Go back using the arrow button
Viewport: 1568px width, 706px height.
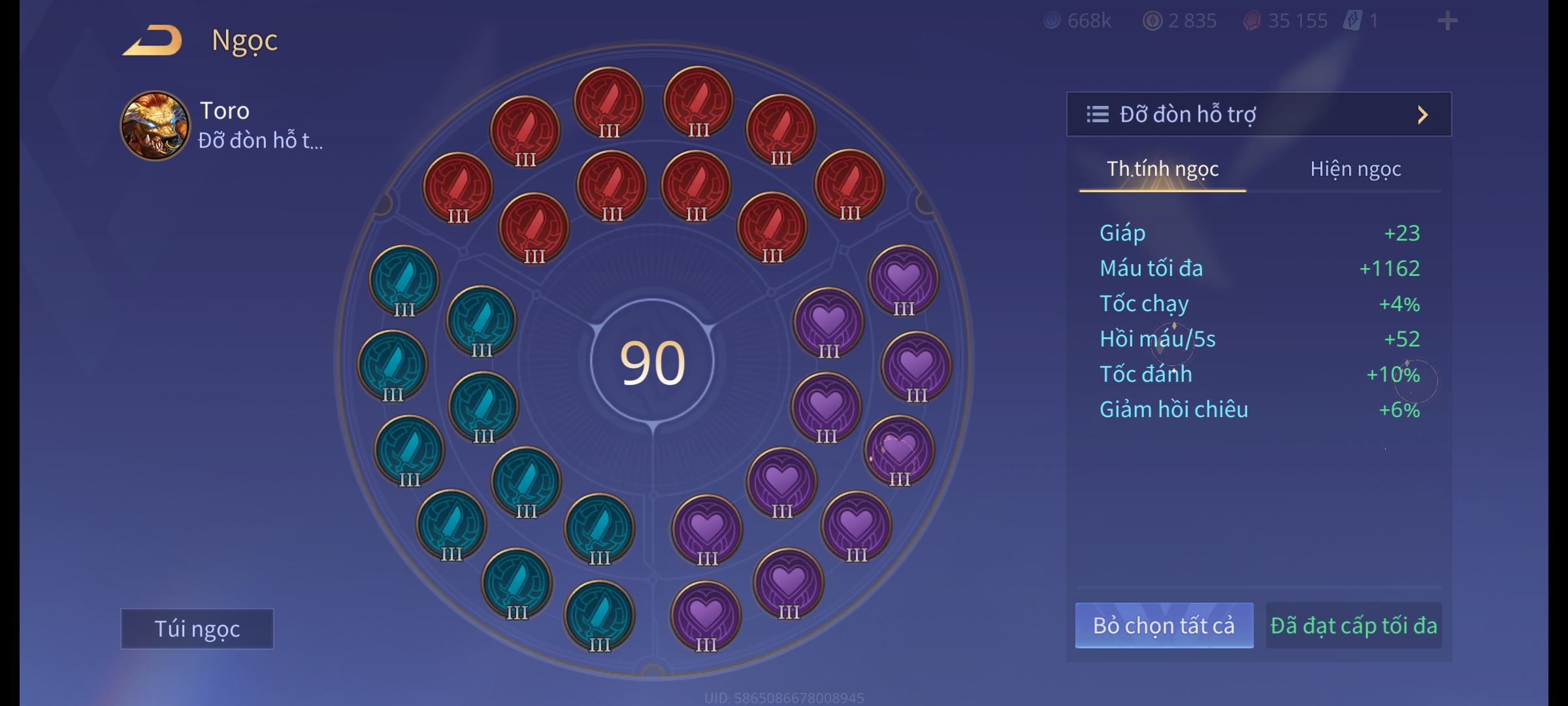pos(153,41)
